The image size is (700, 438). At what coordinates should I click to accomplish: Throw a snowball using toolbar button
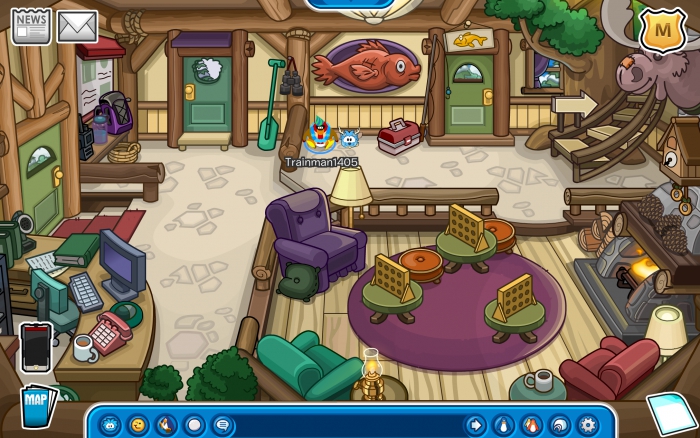click(194, 424)
